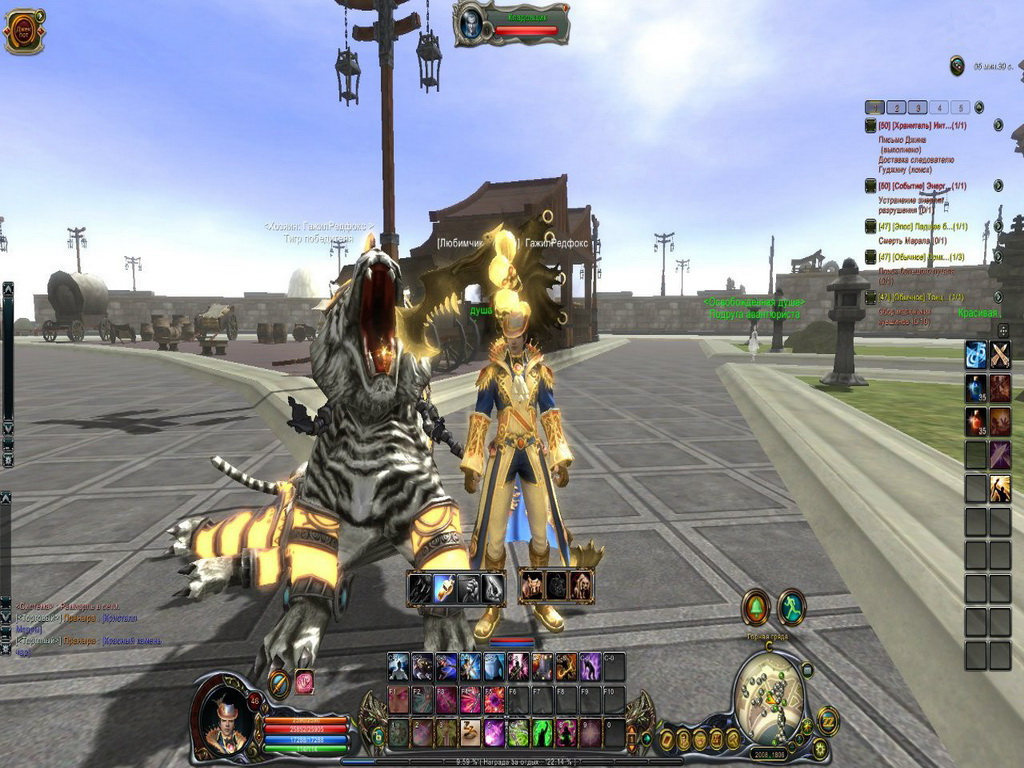1024x768 pixels.
Task: Click the green bell button above minimap
Action: [755, 607]
